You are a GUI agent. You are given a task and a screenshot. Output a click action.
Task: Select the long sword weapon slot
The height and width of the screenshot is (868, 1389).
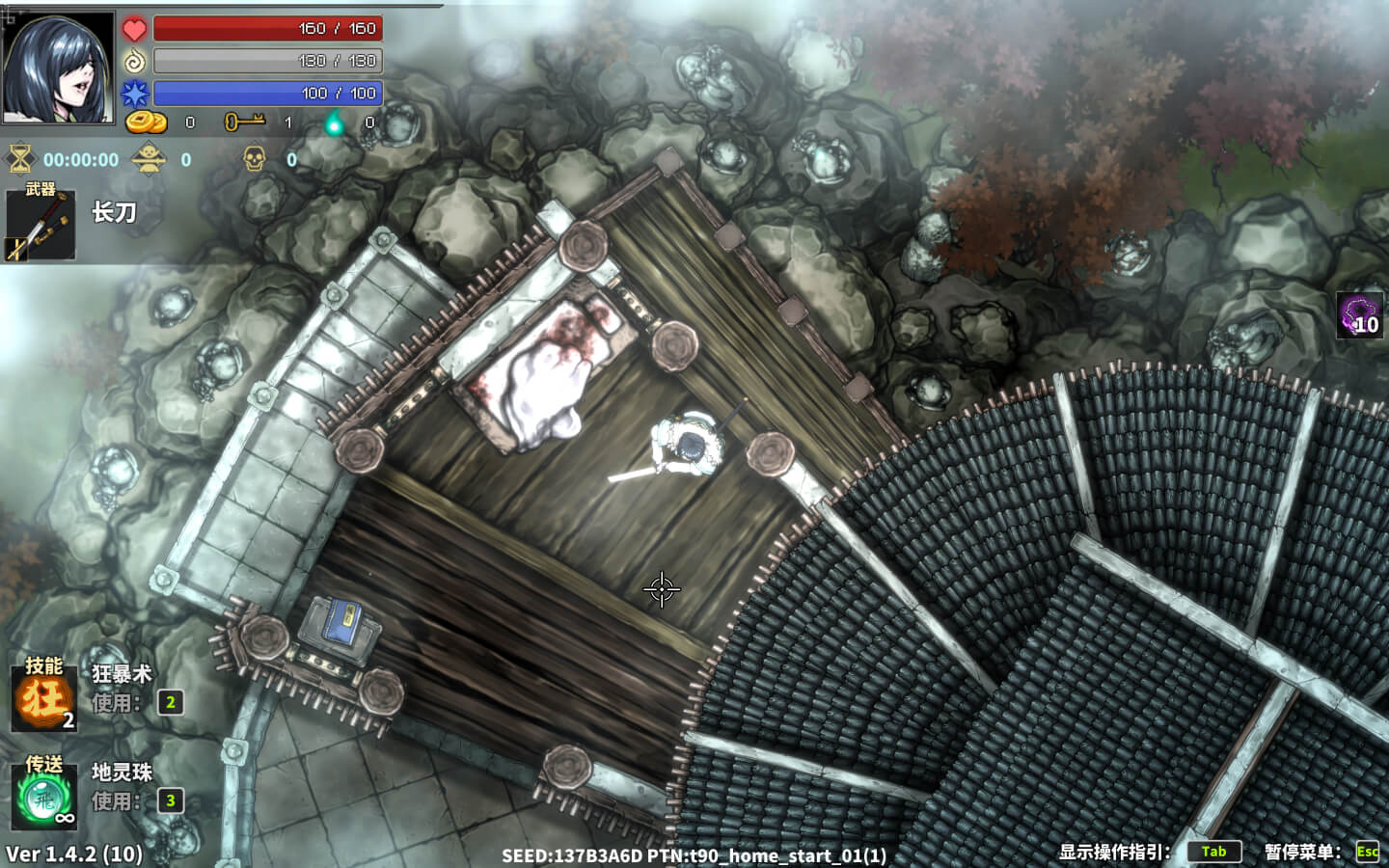(x=41, y=226)
